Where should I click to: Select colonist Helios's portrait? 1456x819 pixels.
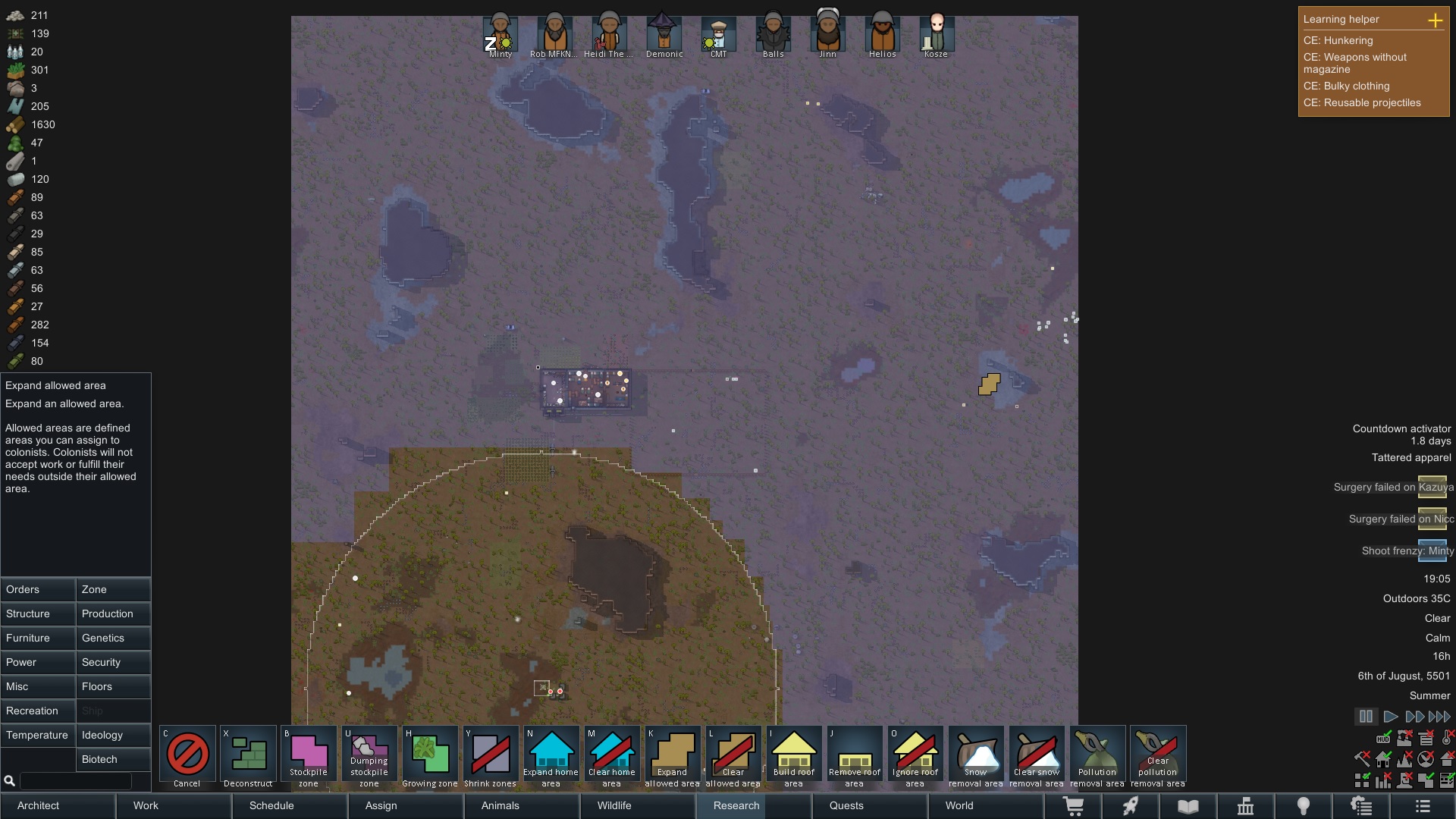[x=883, y=35]
